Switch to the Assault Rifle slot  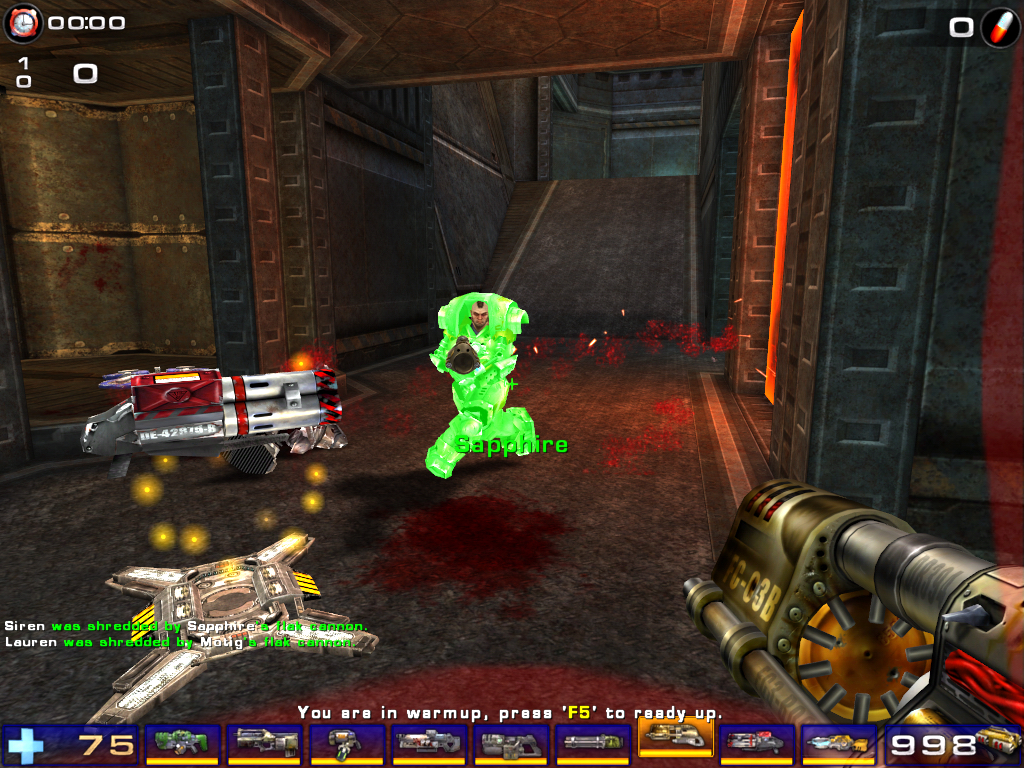point(264,743)
